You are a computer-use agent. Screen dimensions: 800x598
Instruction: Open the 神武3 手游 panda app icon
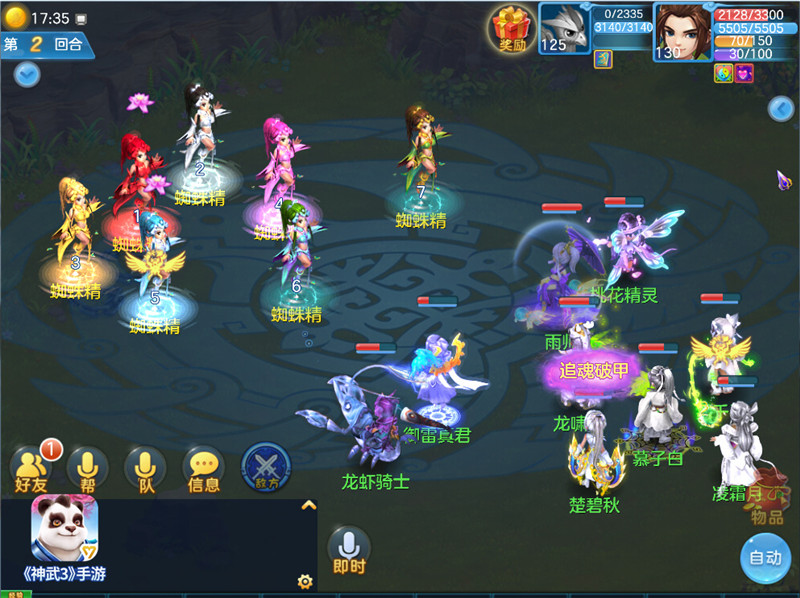coord(65,530)
